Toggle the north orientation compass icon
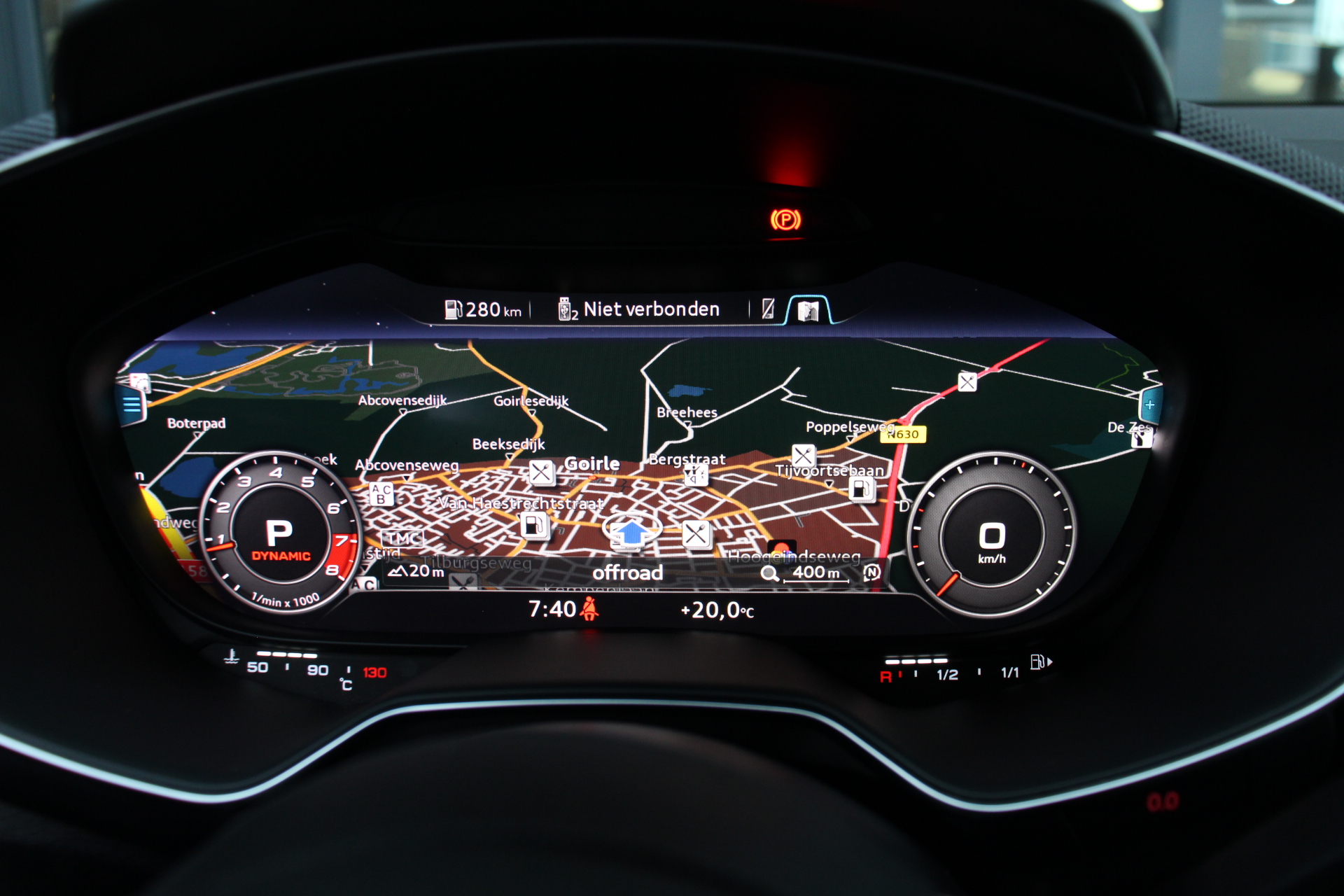1344x896 pixels. click(871, 573)
